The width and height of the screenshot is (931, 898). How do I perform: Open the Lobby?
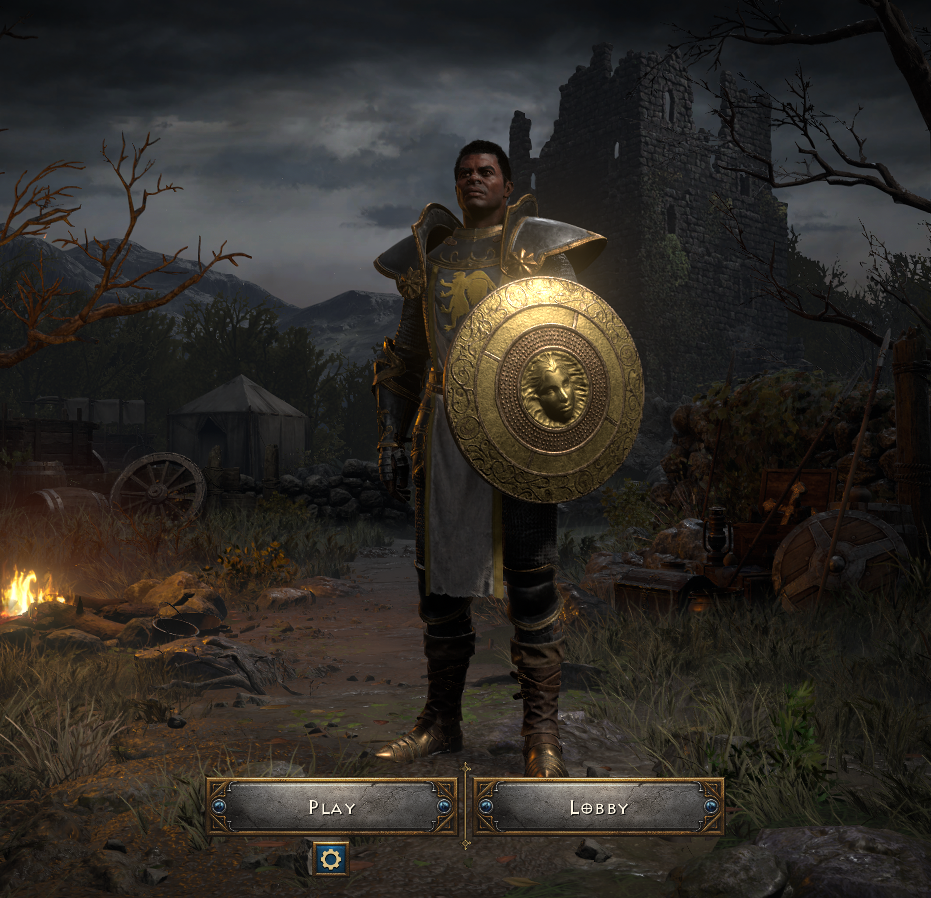(x=598, y=807)
